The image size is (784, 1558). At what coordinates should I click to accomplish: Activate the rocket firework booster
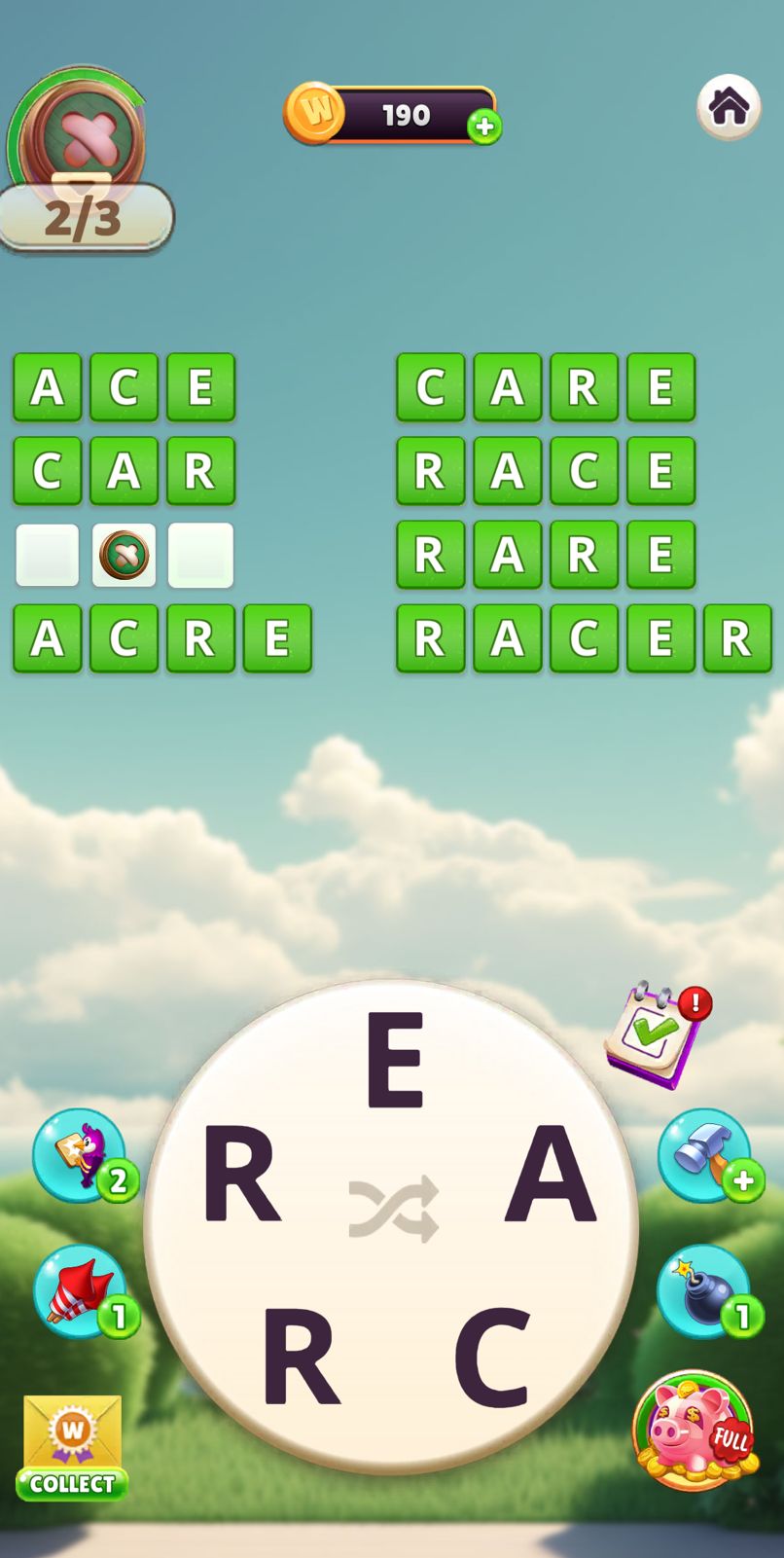80,1291
